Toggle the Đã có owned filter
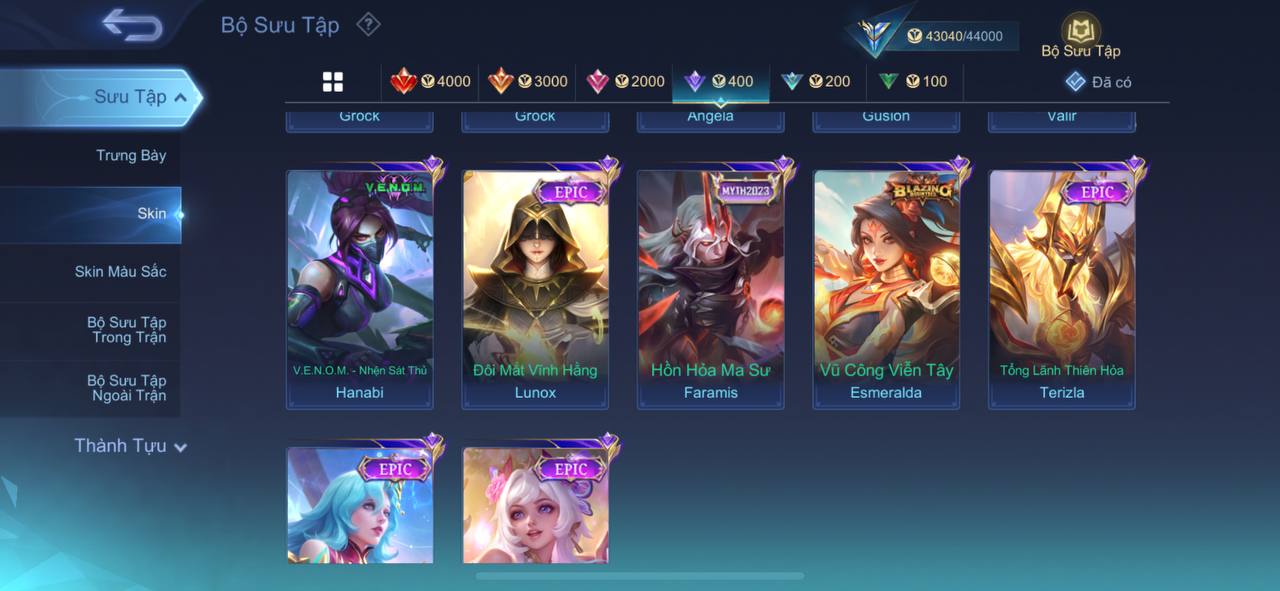Screen dimensions: 1280x591 (x=1098, y=82)
